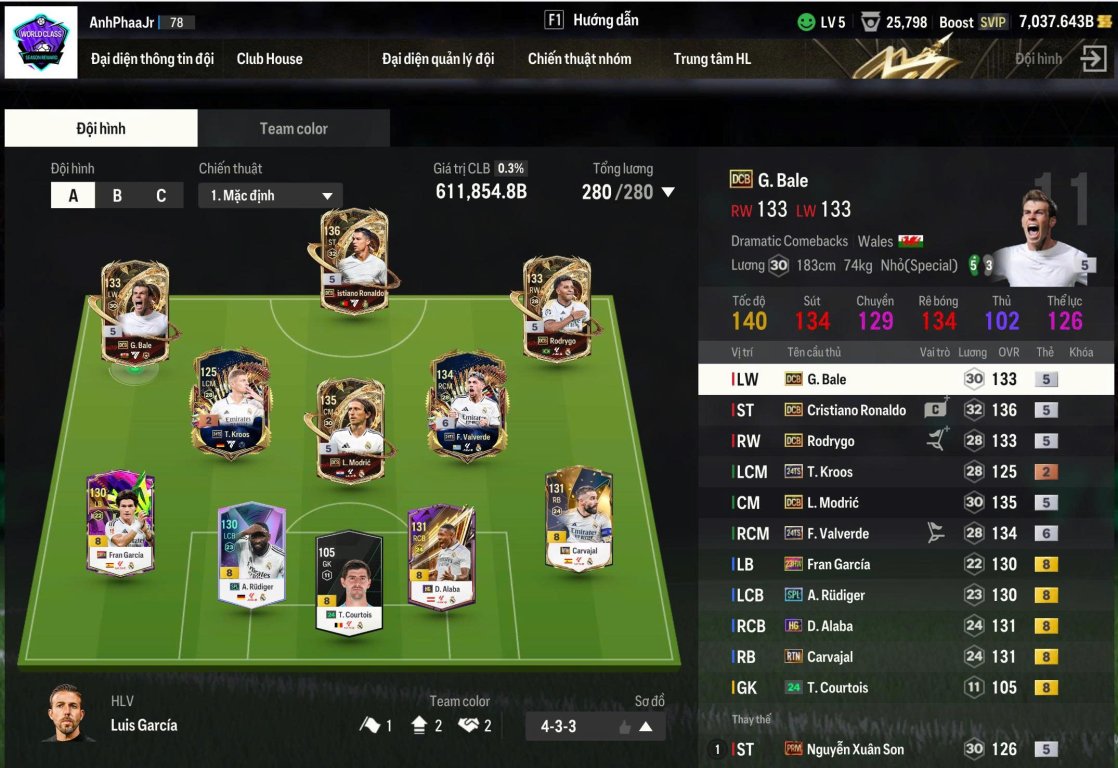Open the Chiến thuật dropdown
This screenshot has width=1118, height=768.
(x=270, y=196)
